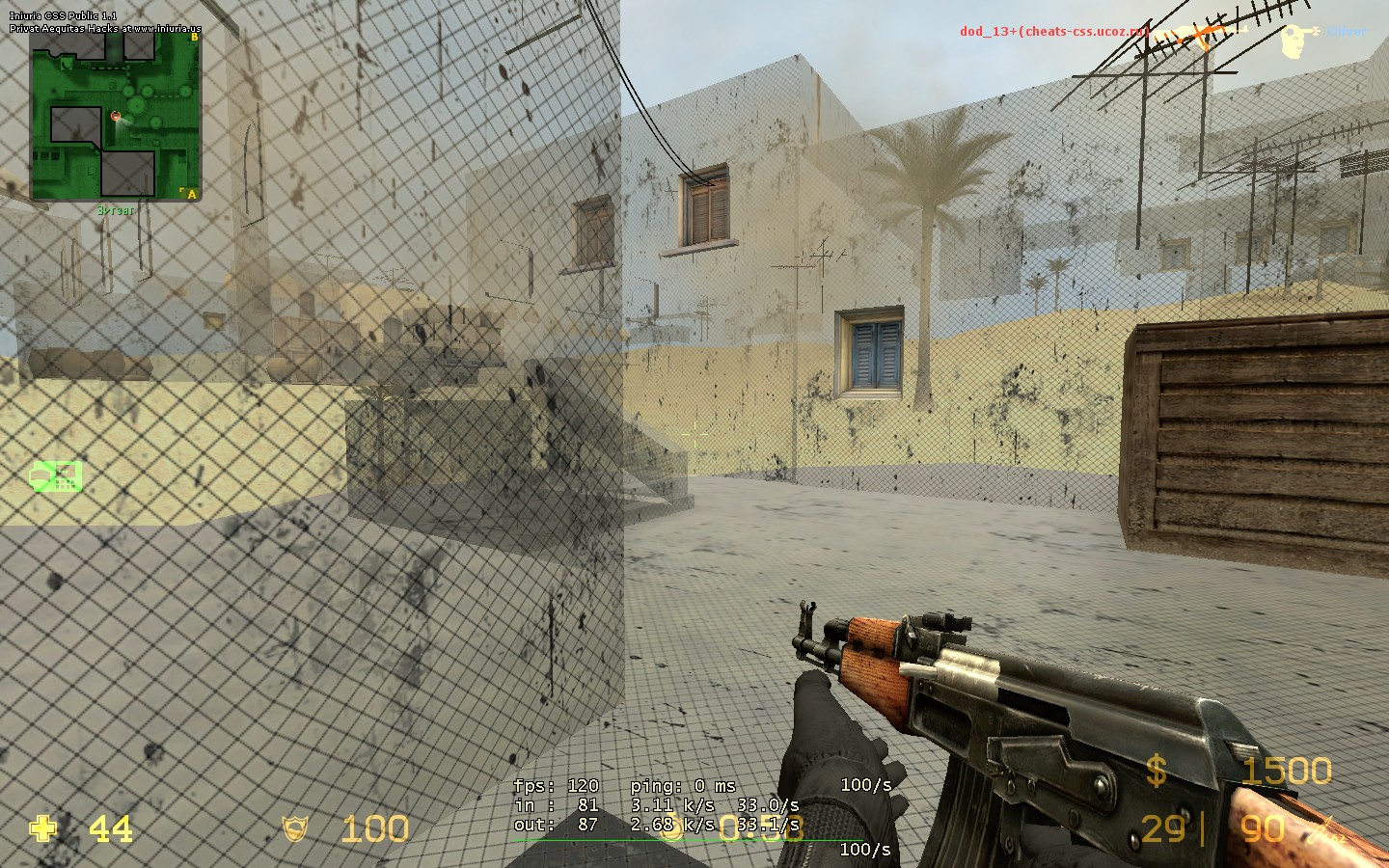
Task: Click the yellow health cross icon
Action: point(42,828)
